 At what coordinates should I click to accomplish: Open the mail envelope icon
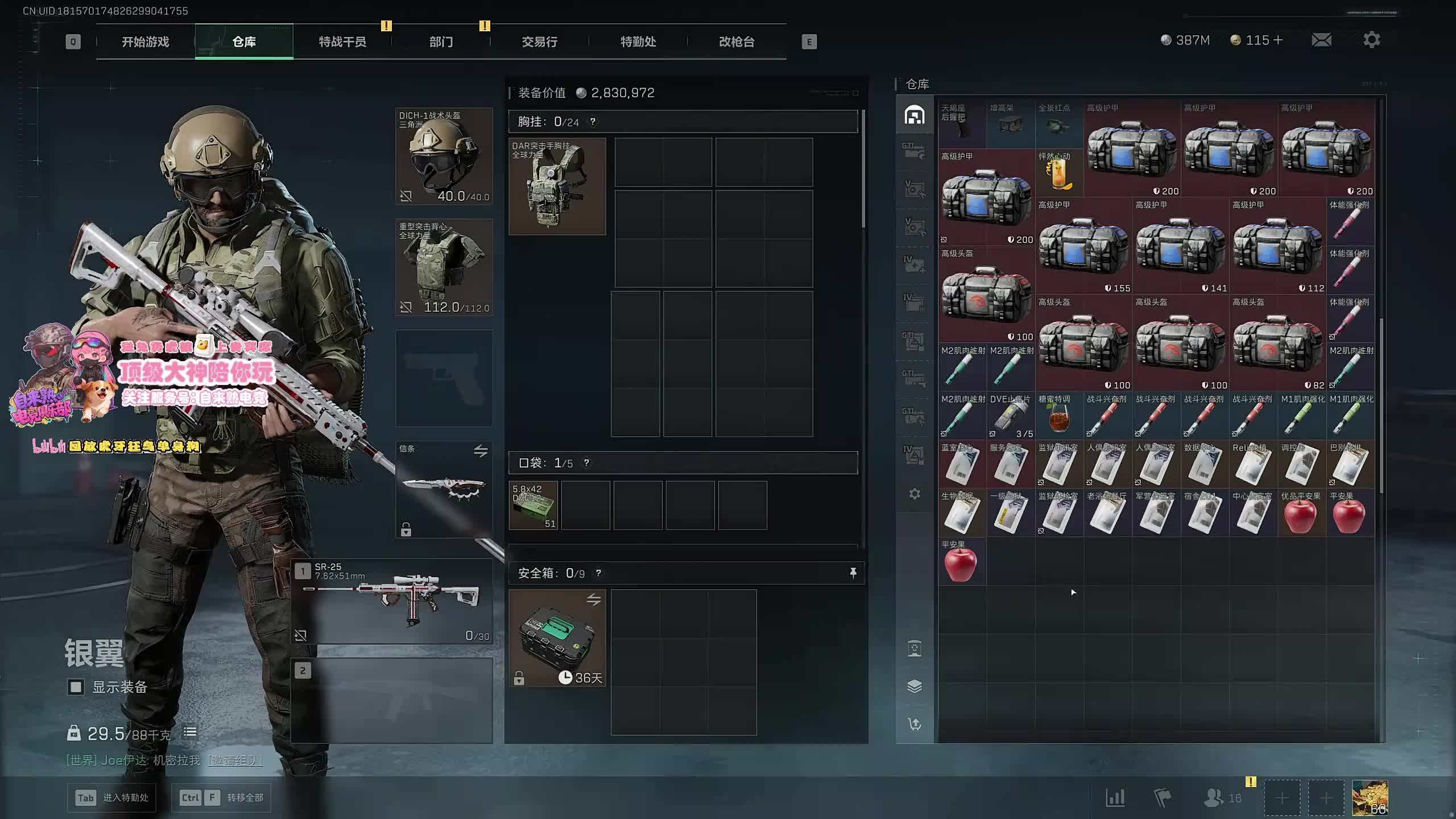coord(1321,40)
